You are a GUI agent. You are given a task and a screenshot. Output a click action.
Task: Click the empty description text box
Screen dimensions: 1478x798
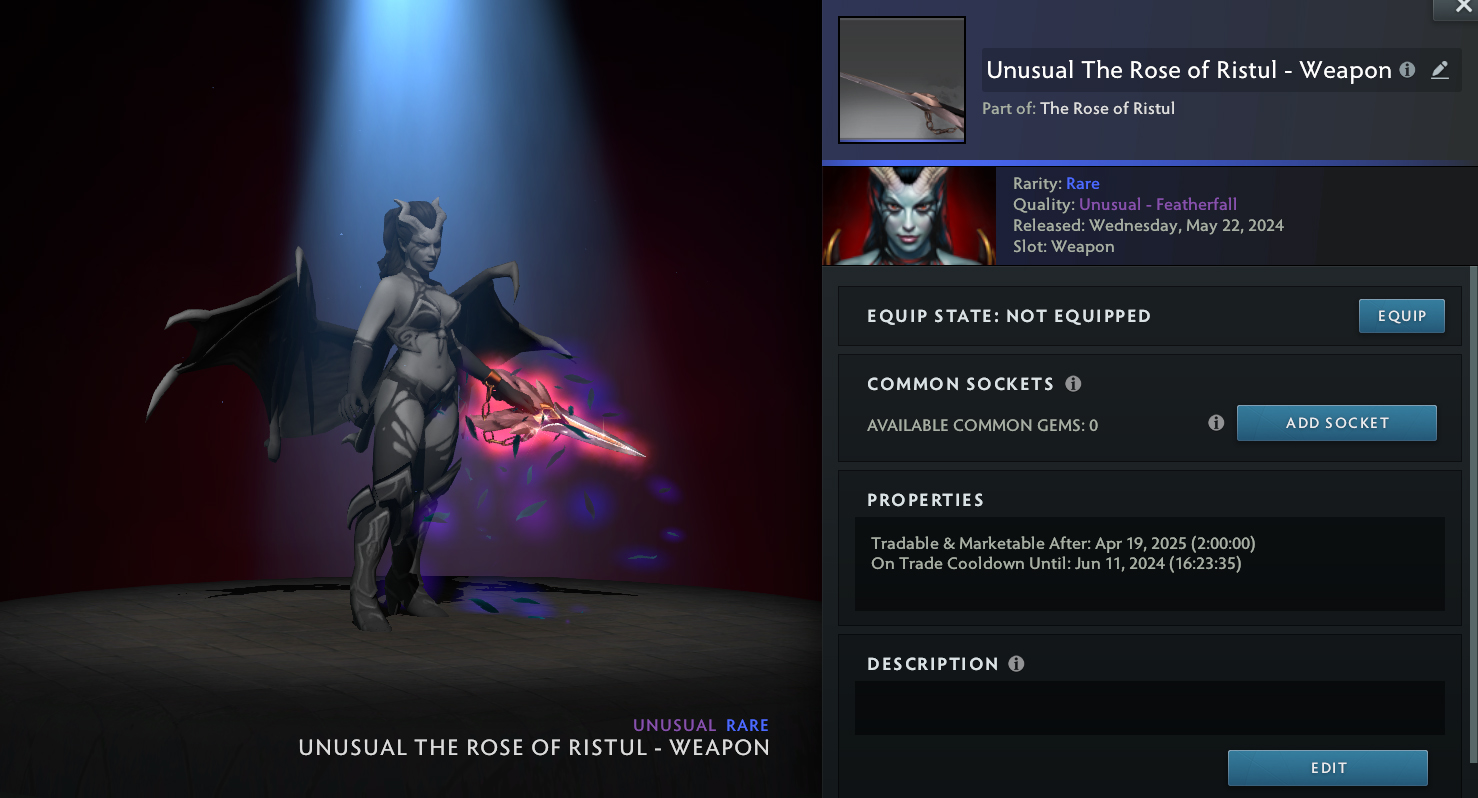point(1149,708)
